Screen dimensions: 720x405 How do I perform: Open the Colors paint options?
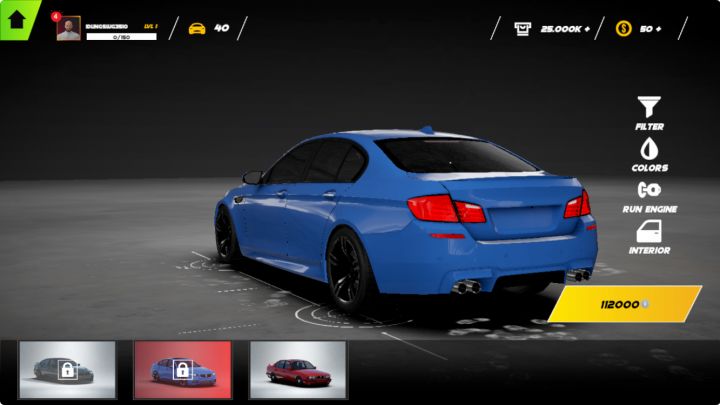pyautogui.click(x=649, y=153)
